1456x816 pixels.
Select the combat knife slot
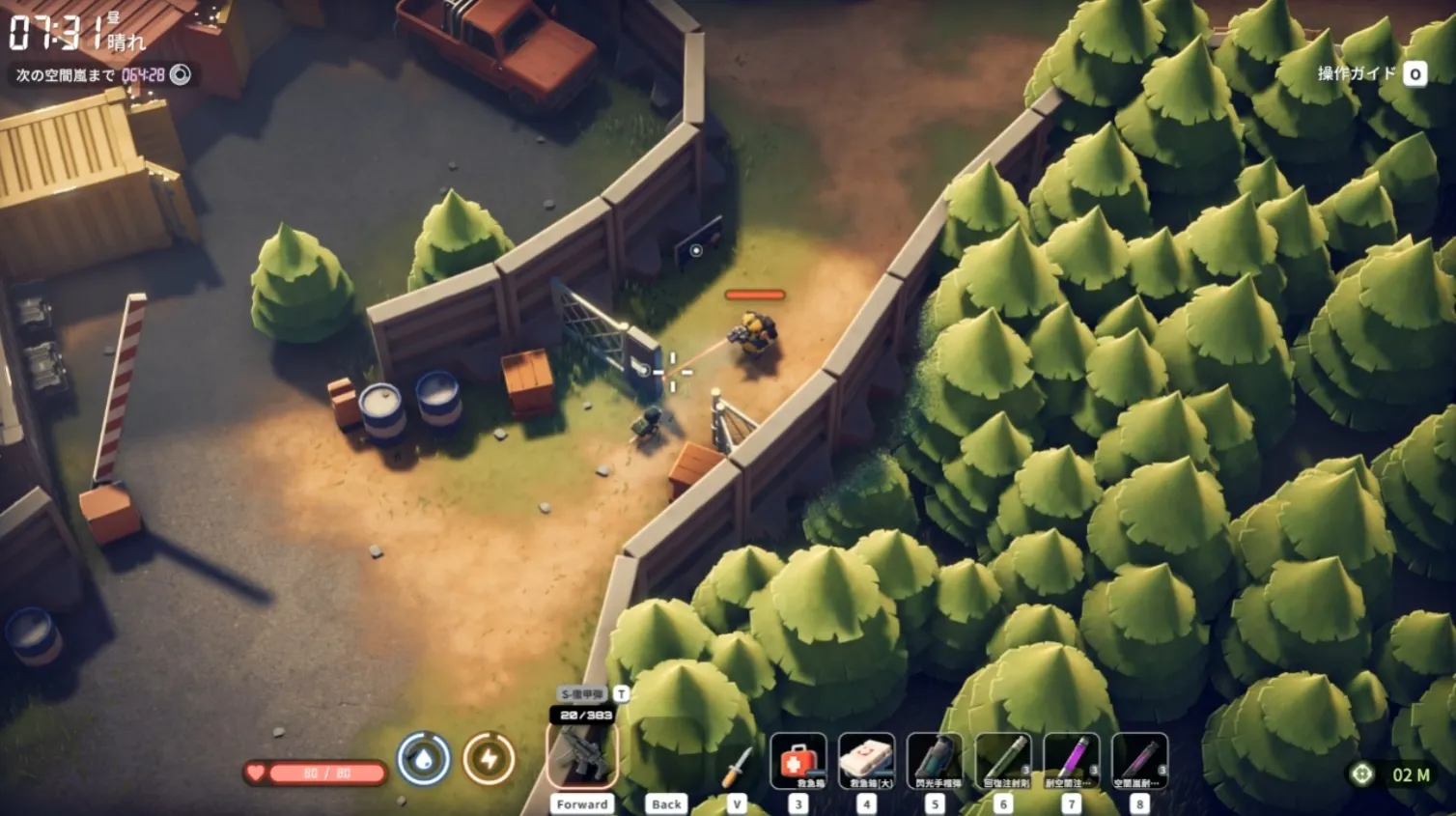(737, 765)
